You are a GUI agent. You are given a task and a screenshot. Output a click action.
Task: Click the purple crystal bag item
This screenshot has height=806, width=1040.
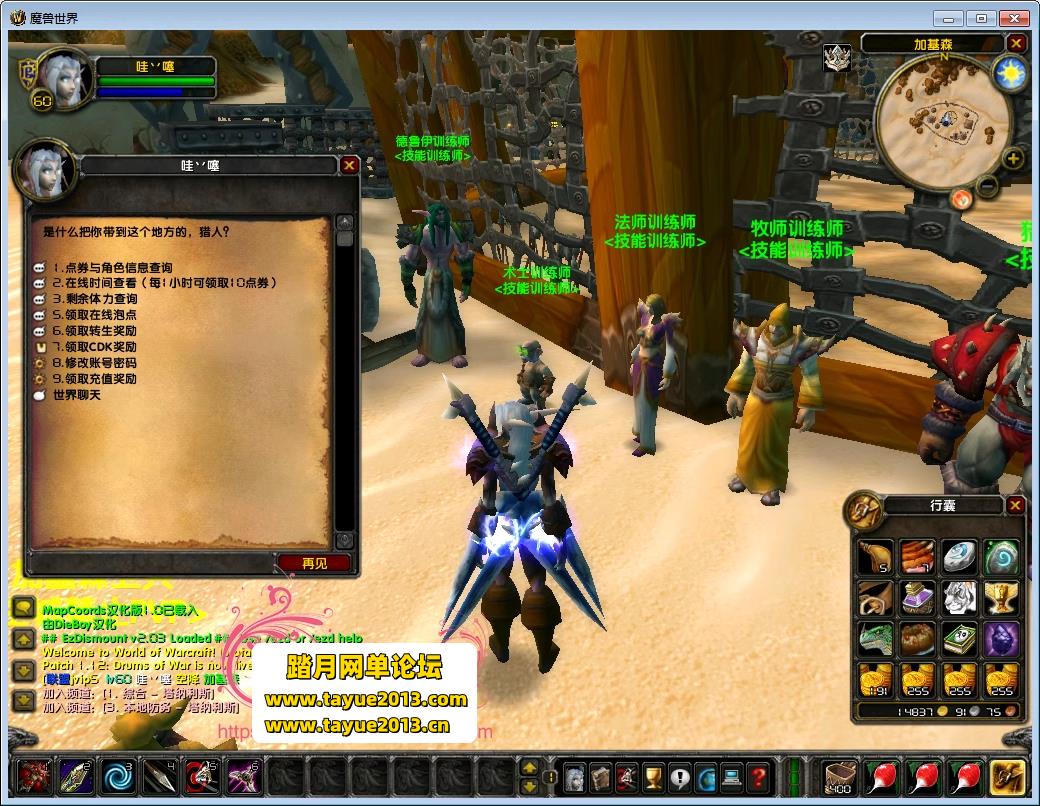(1001, 639)
